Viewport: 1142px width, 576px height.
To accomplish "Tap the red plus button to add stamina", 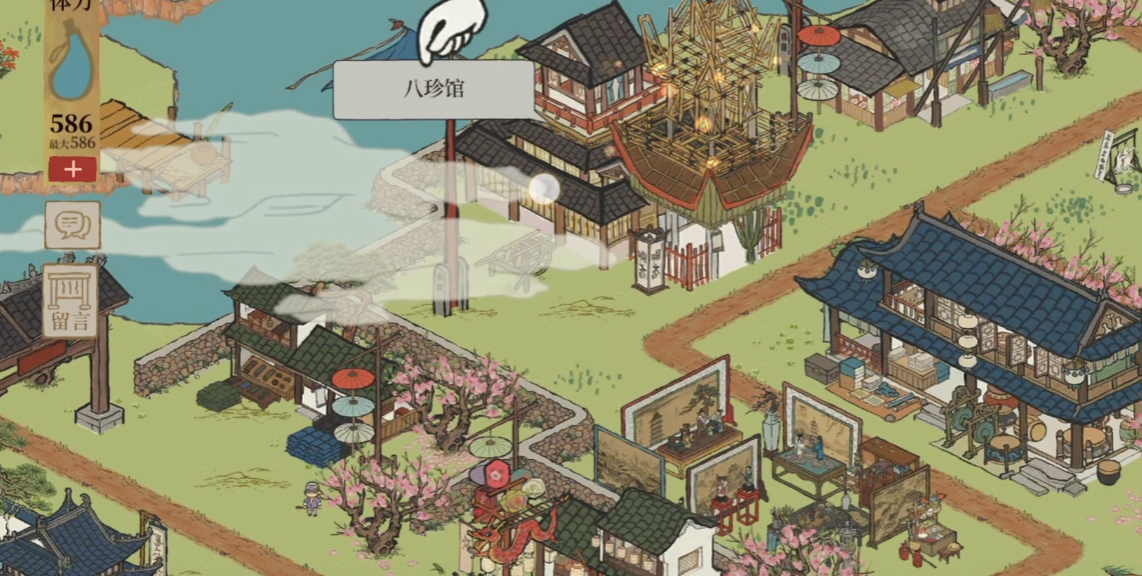I will [x=72, y=169].
